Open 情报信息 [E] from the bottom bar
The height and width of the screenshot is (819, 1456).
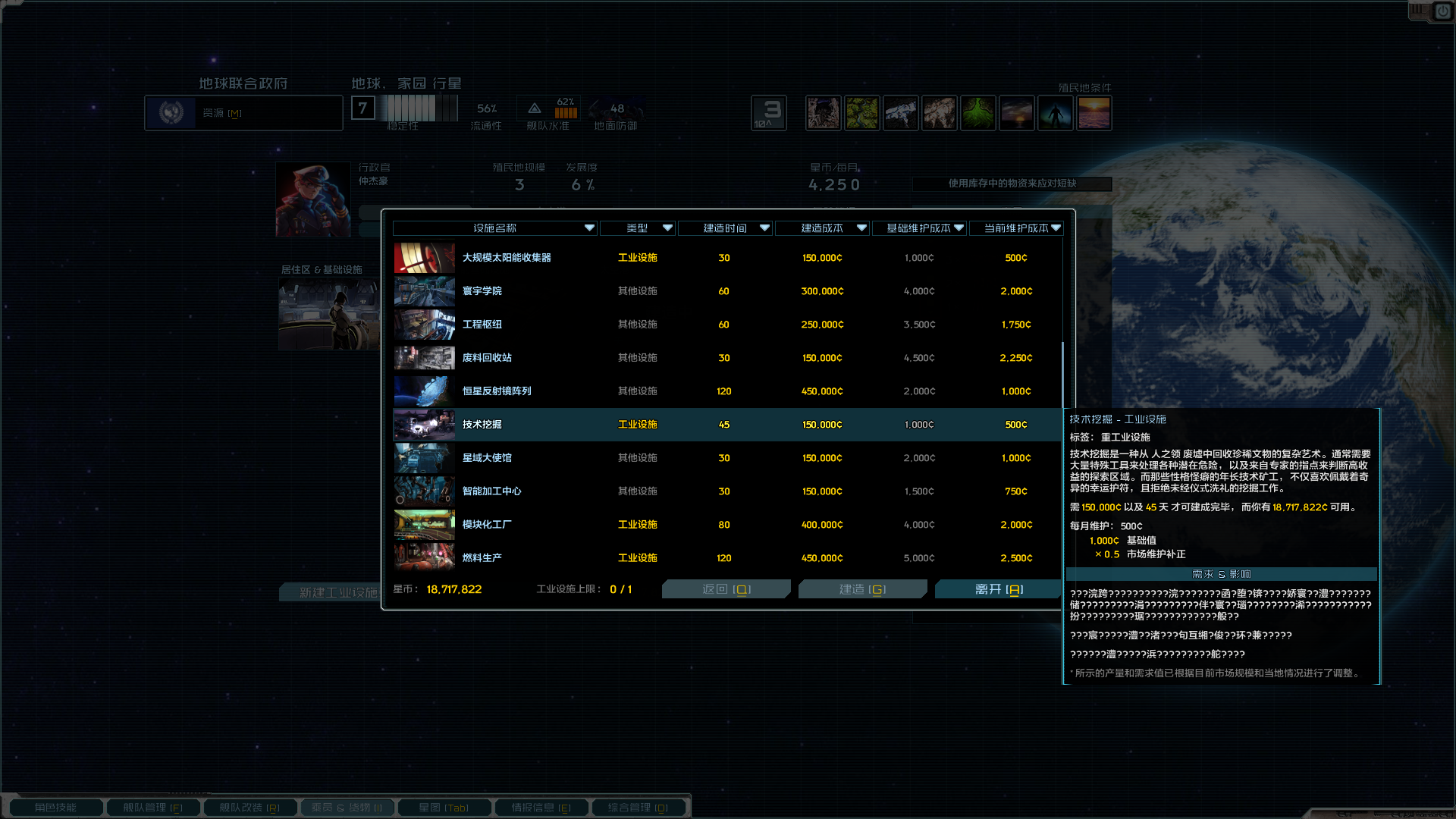pyautogui.click(x=541, y=807)
